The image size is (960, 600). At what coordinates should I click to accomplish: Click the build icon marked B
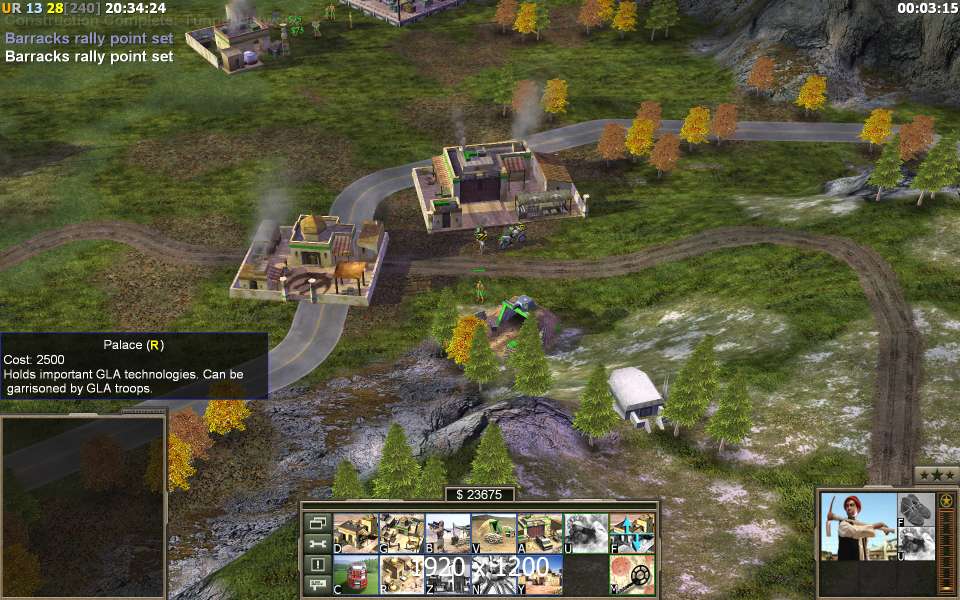point(447,533)
